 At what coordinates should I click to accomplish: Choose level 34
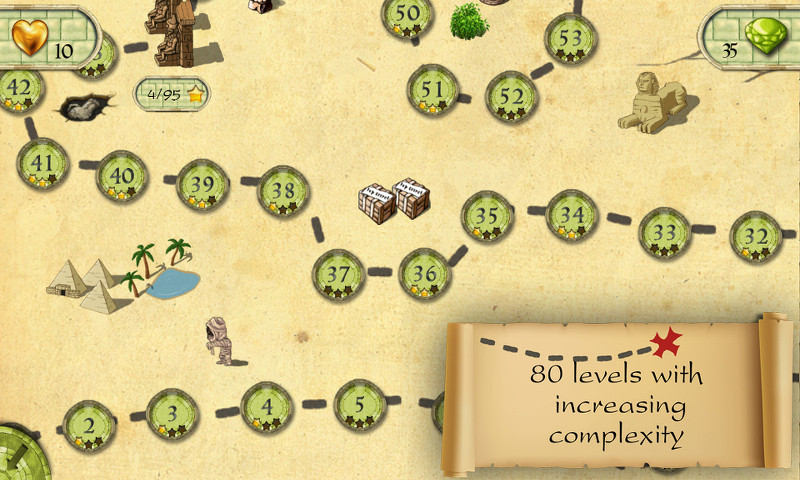[x=572, y=216]
